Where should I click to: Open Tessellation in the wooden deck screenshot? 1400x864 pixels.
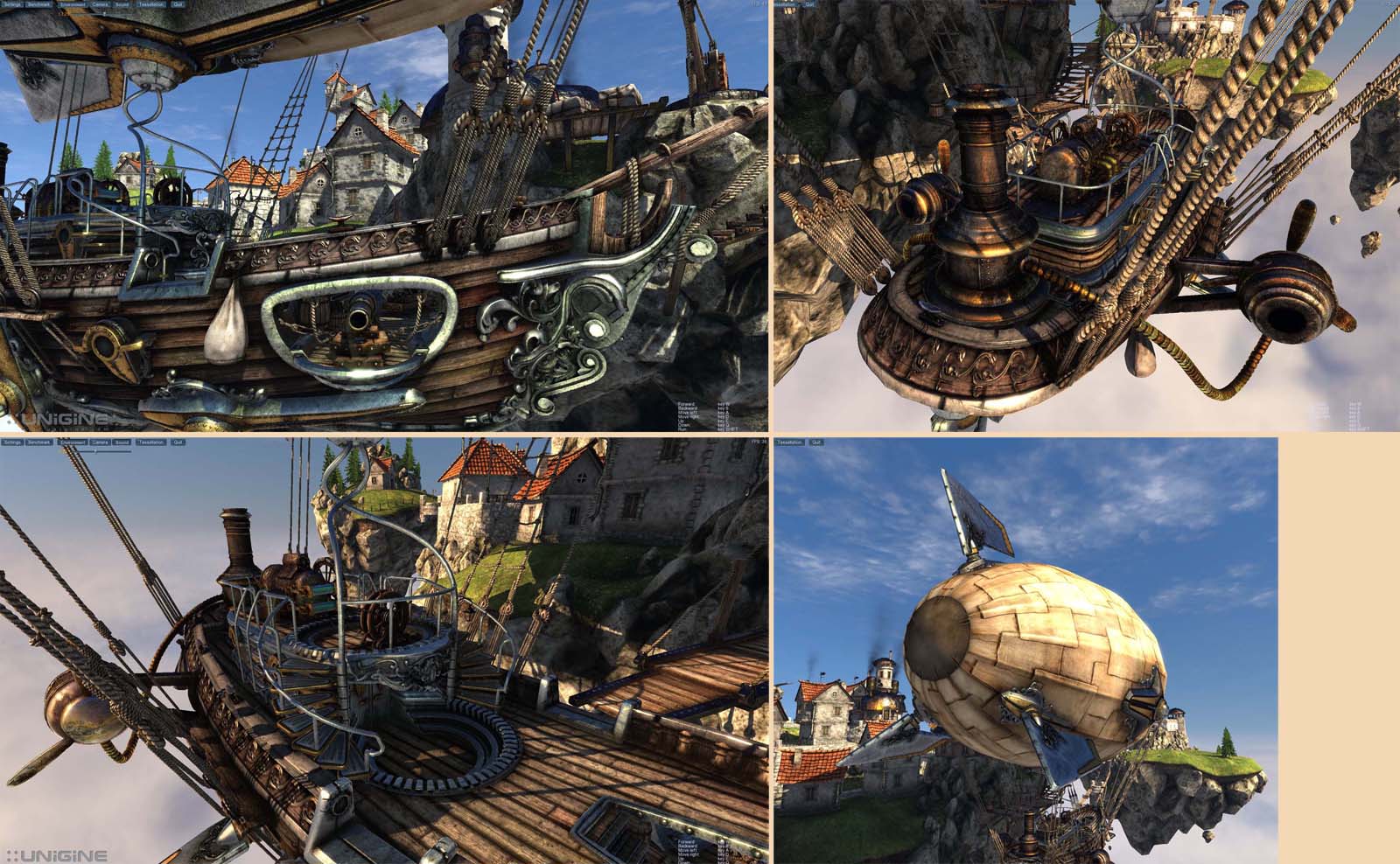151,442
